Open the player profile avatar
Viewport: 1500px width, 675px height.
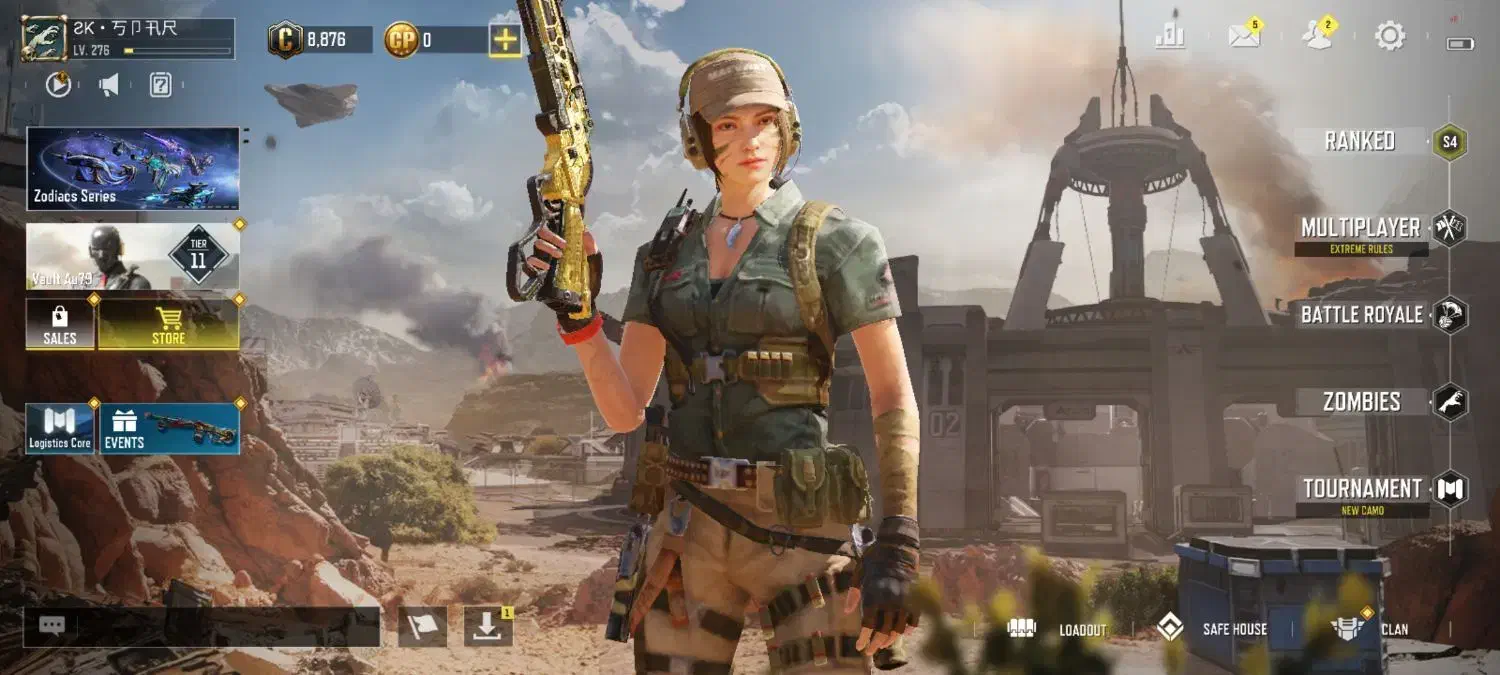pyautogui.click(x=44, y=39)
